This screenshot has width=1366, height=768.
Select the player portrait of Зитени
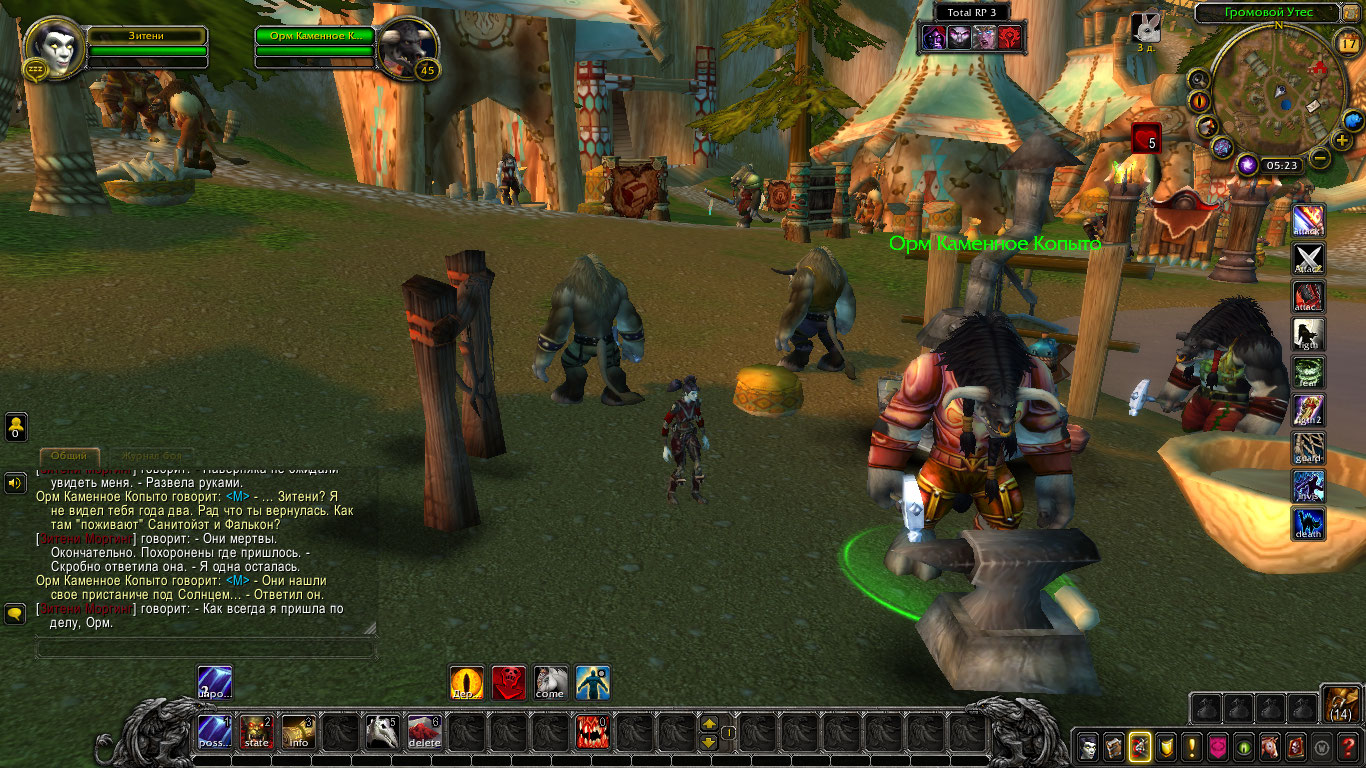coord(53,49)
